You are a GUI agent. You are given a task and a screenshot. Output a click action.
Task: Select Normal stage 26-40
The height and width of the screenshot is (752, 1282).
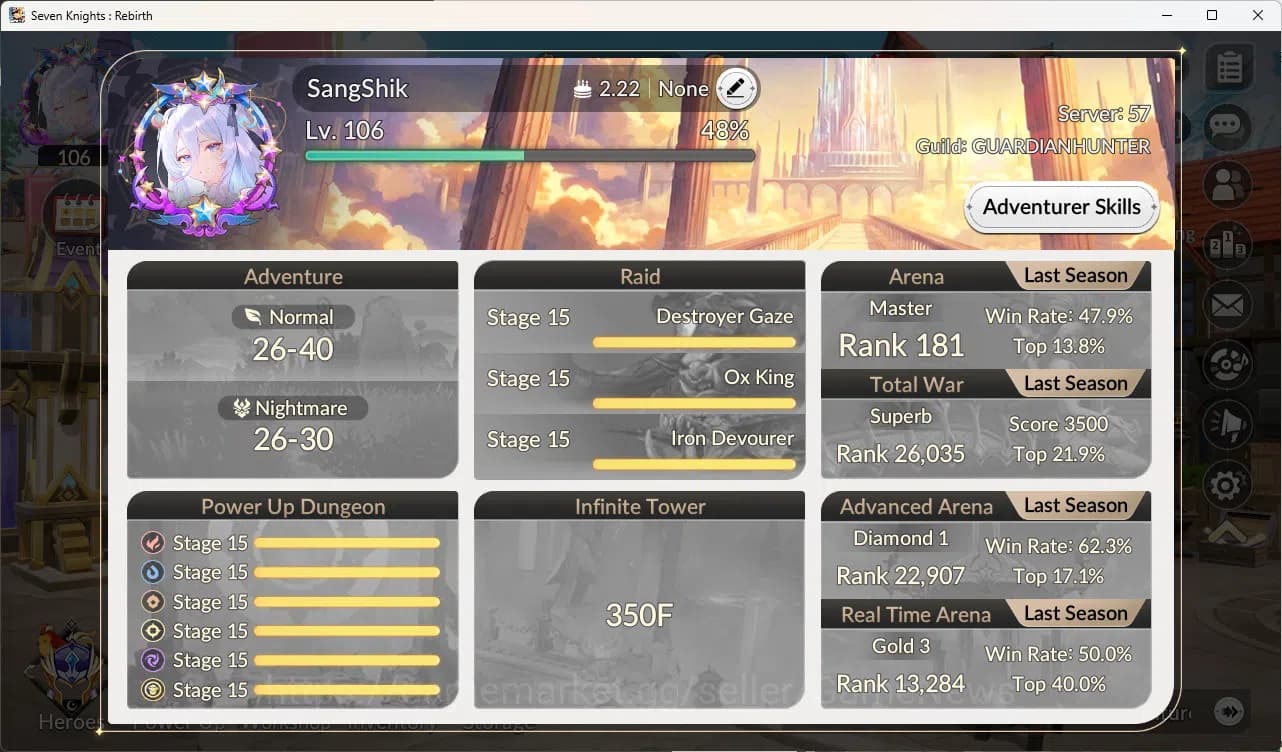pos(292,348)
